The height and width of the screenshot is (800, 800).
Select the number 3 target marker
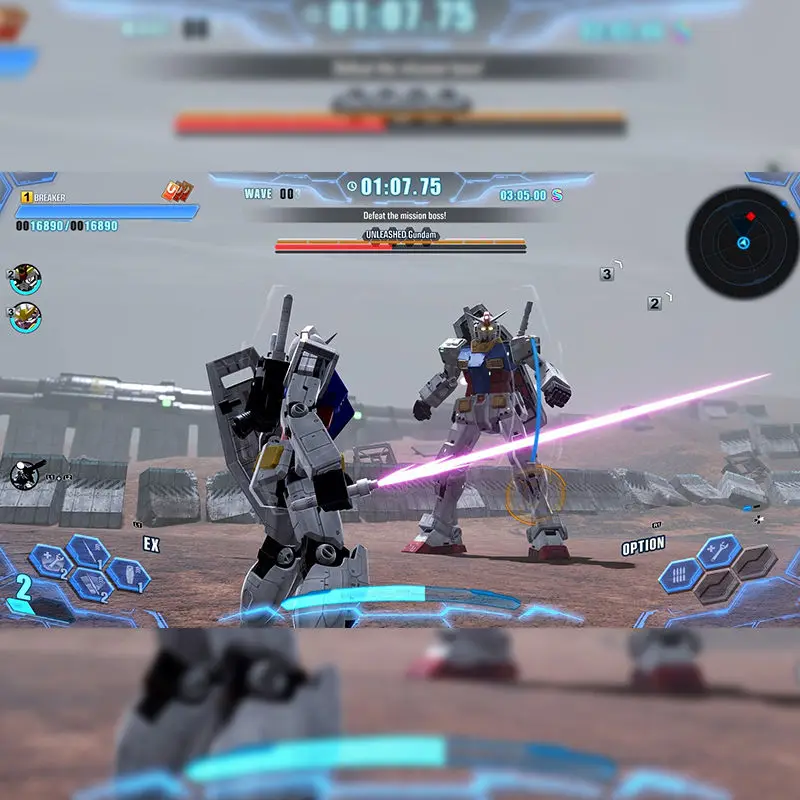point(607,273)
